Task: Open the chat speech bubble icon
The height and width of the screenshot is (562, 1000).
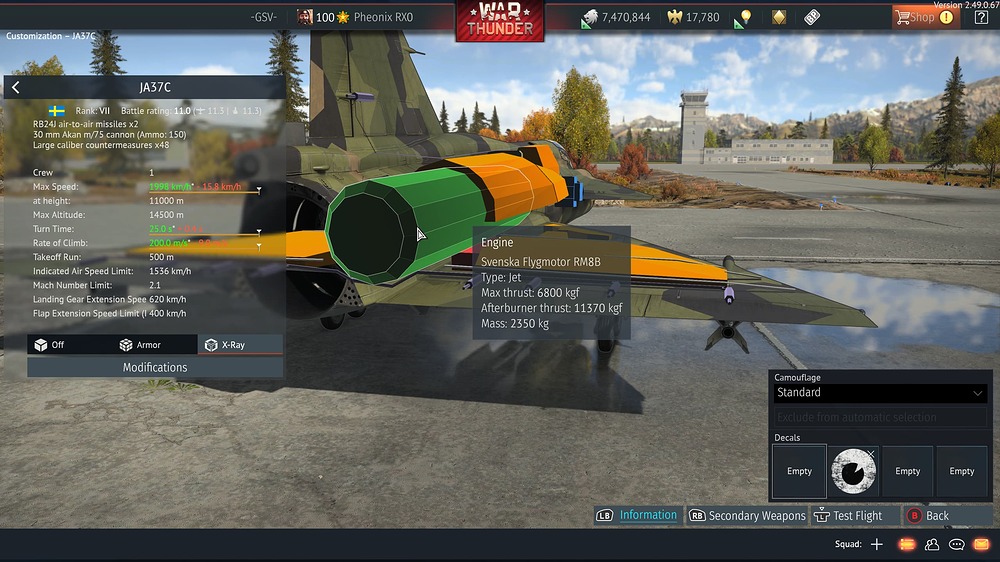Action: point(956,544)
